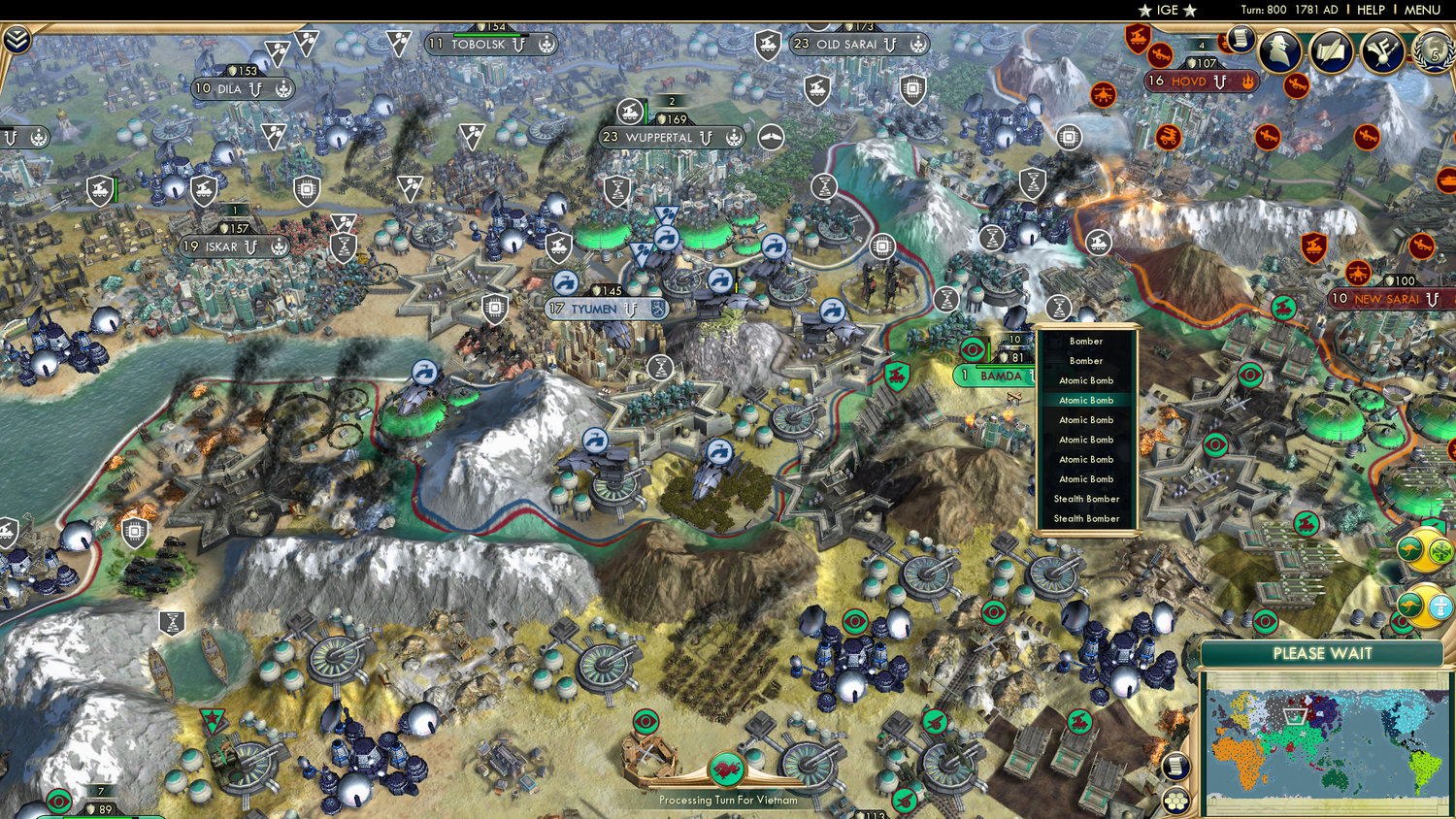
Task: Open the Espionage overview spy icon
Action: point(1279,51)
